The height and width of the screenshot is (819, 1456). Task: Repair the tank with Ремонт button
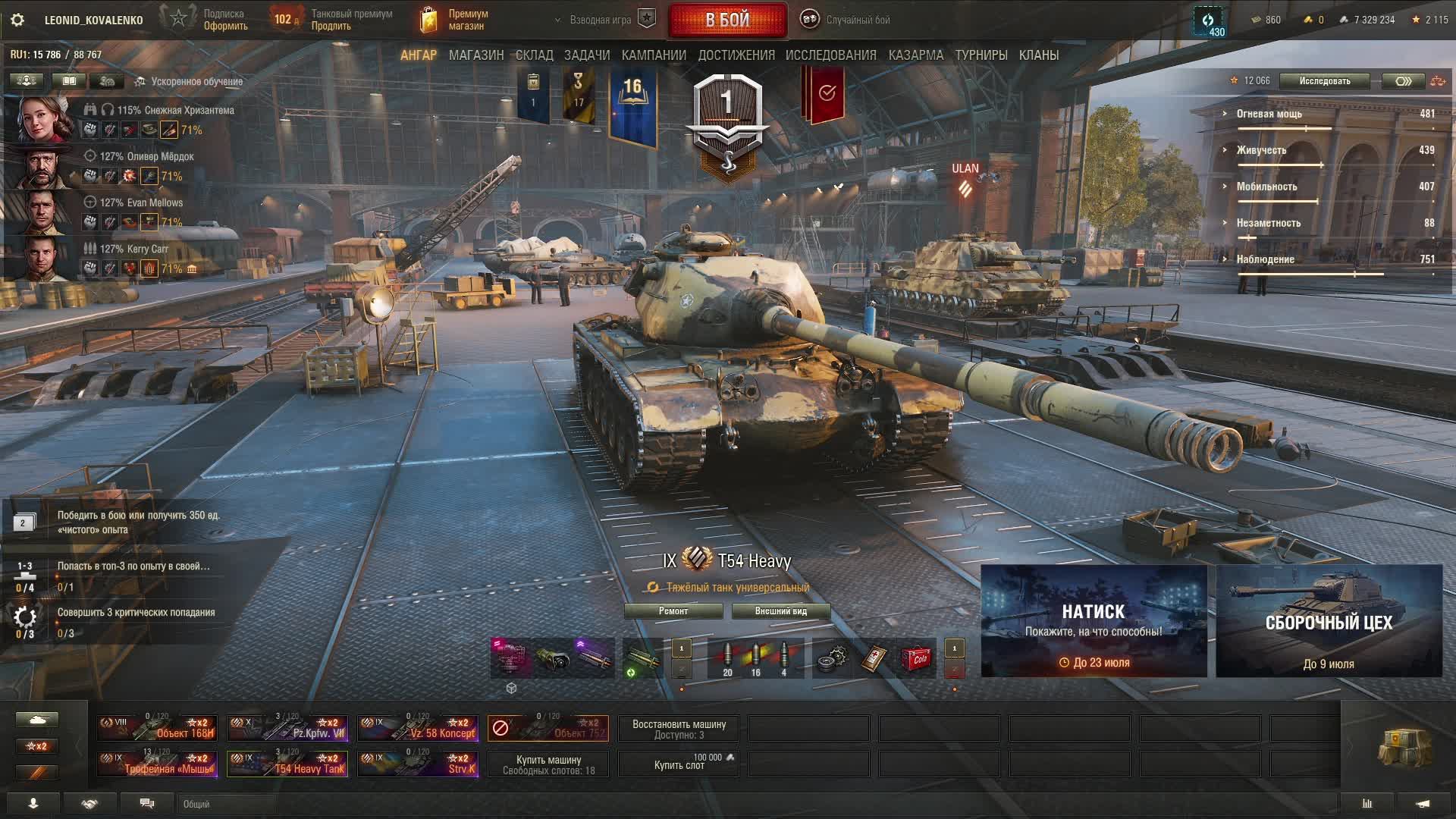(673, 611)
